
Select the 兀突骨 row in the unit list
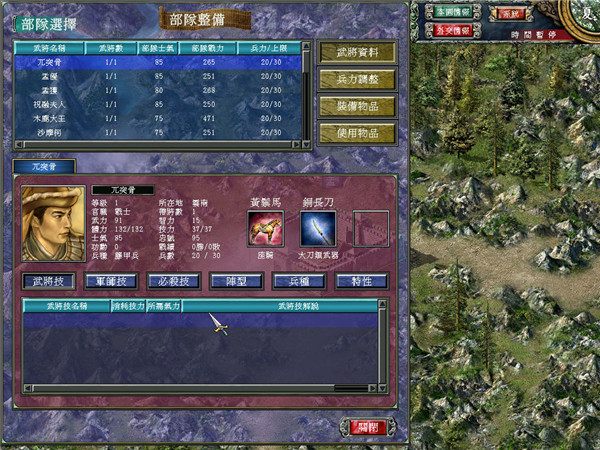[x=48, y=61]
